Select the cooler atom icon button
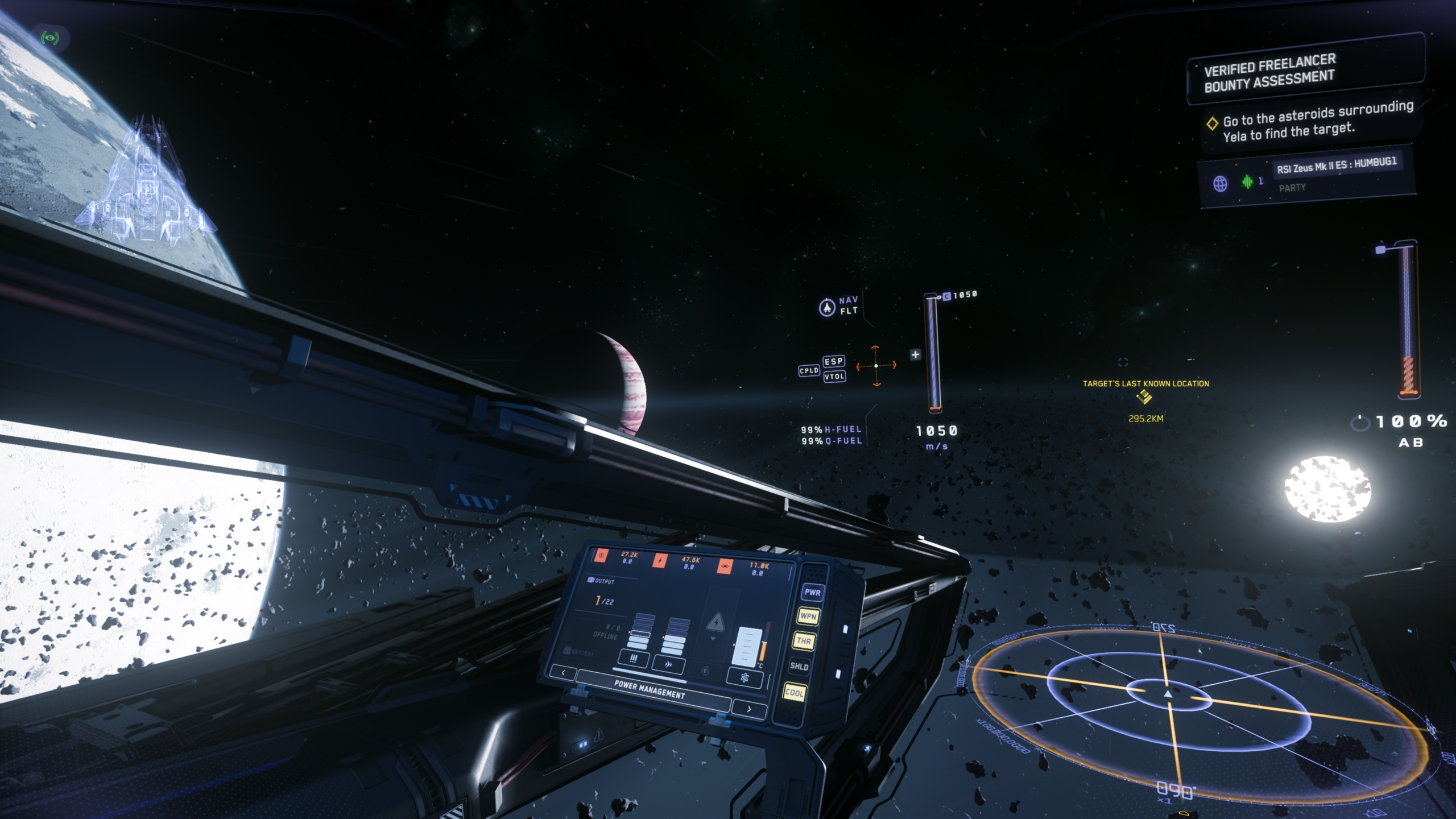The height and width of the screenshot is (819, 1456). [744, 677]
